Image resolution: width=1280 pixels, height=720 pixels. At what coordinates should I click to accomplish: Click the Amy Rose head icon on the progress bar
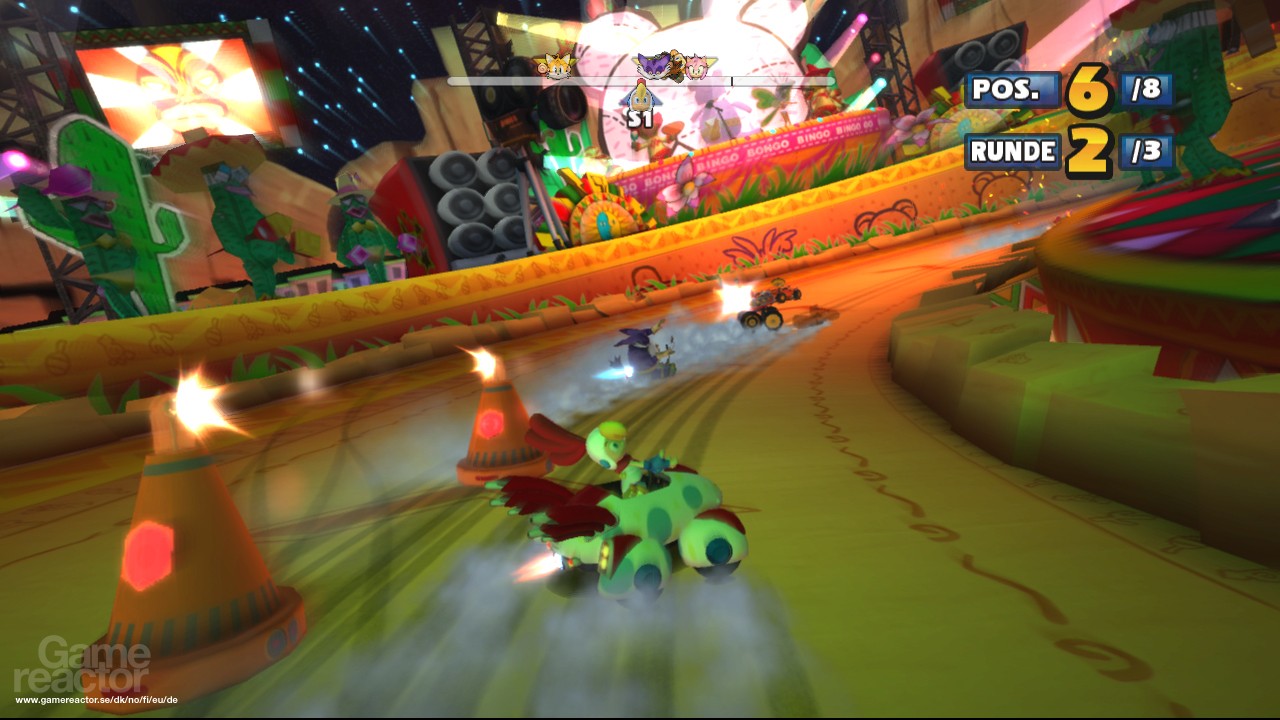[x=695, y=65]
